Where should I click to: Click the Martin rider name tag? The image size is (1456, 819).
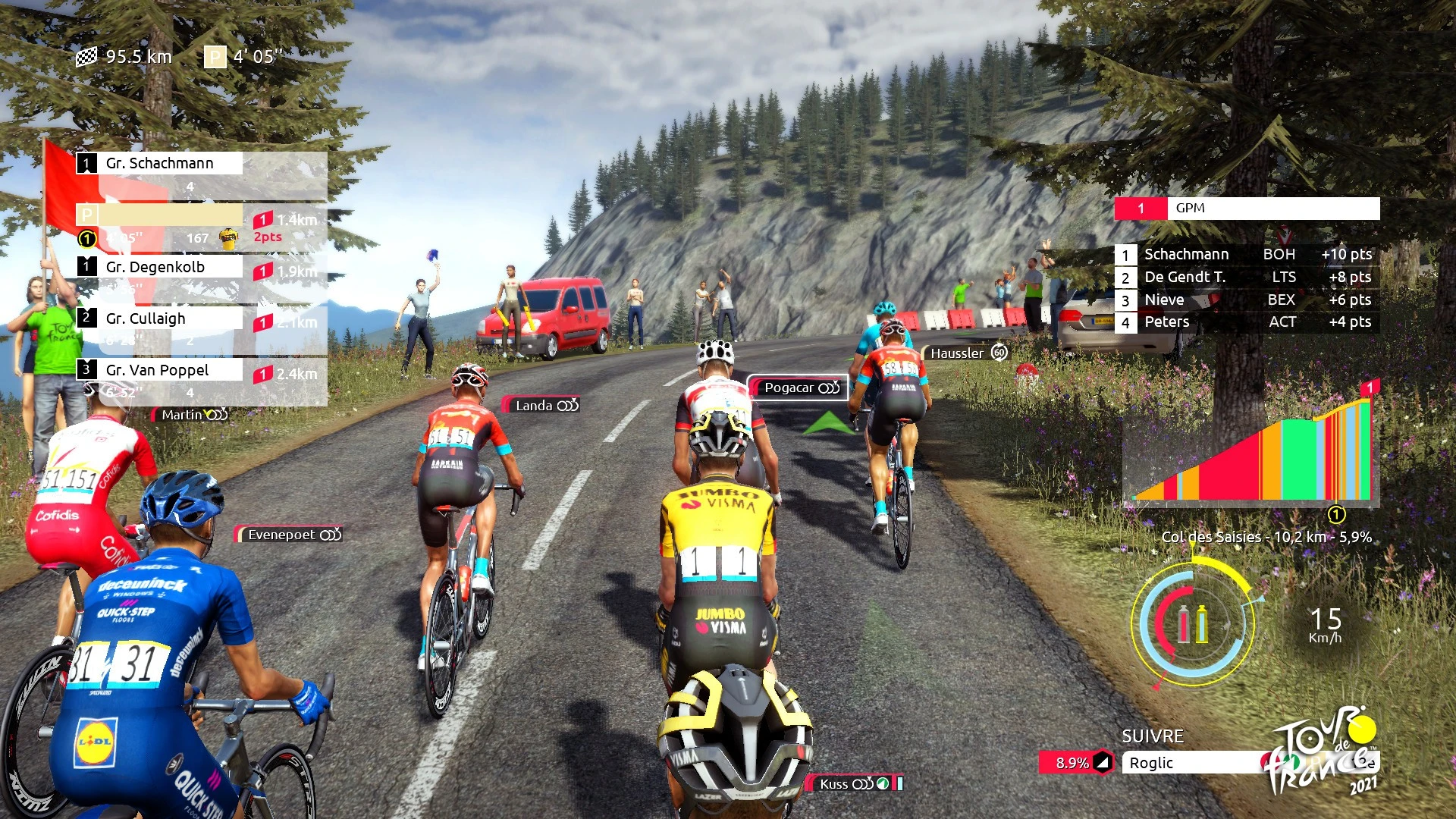point(191,415)
